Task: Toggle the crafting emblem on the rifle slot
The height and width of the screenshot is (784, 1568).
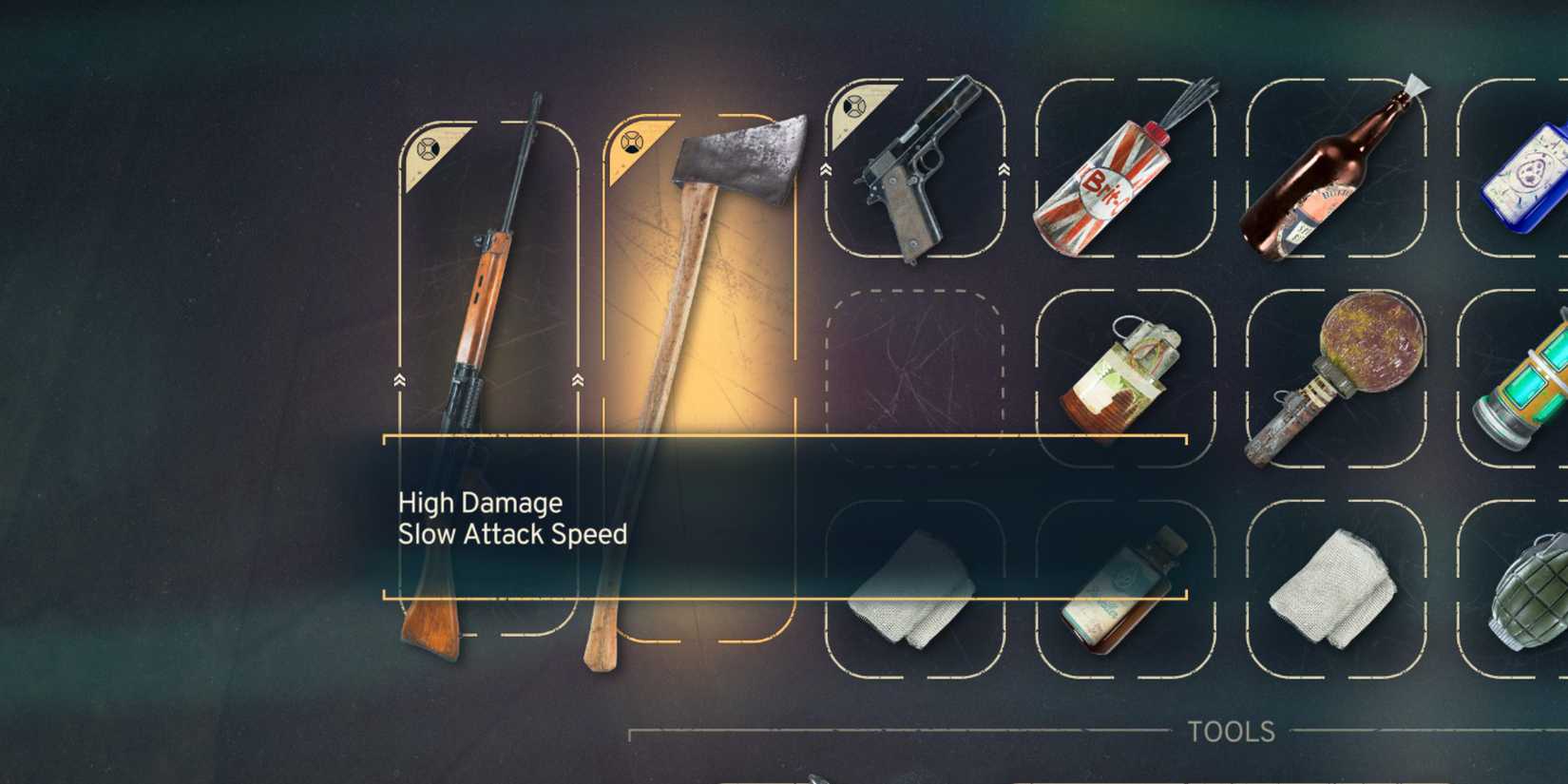Action: pyautogui.click(x=430, y=150)
